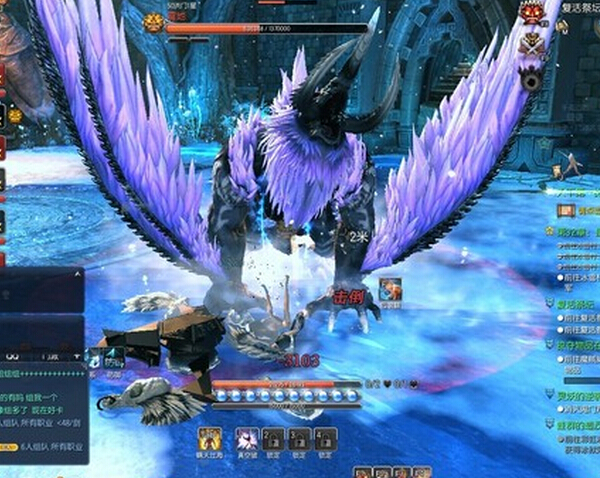Click the dark eye orb icon
600x478 pixels.
pyautogui.click(x=532, y=78)
